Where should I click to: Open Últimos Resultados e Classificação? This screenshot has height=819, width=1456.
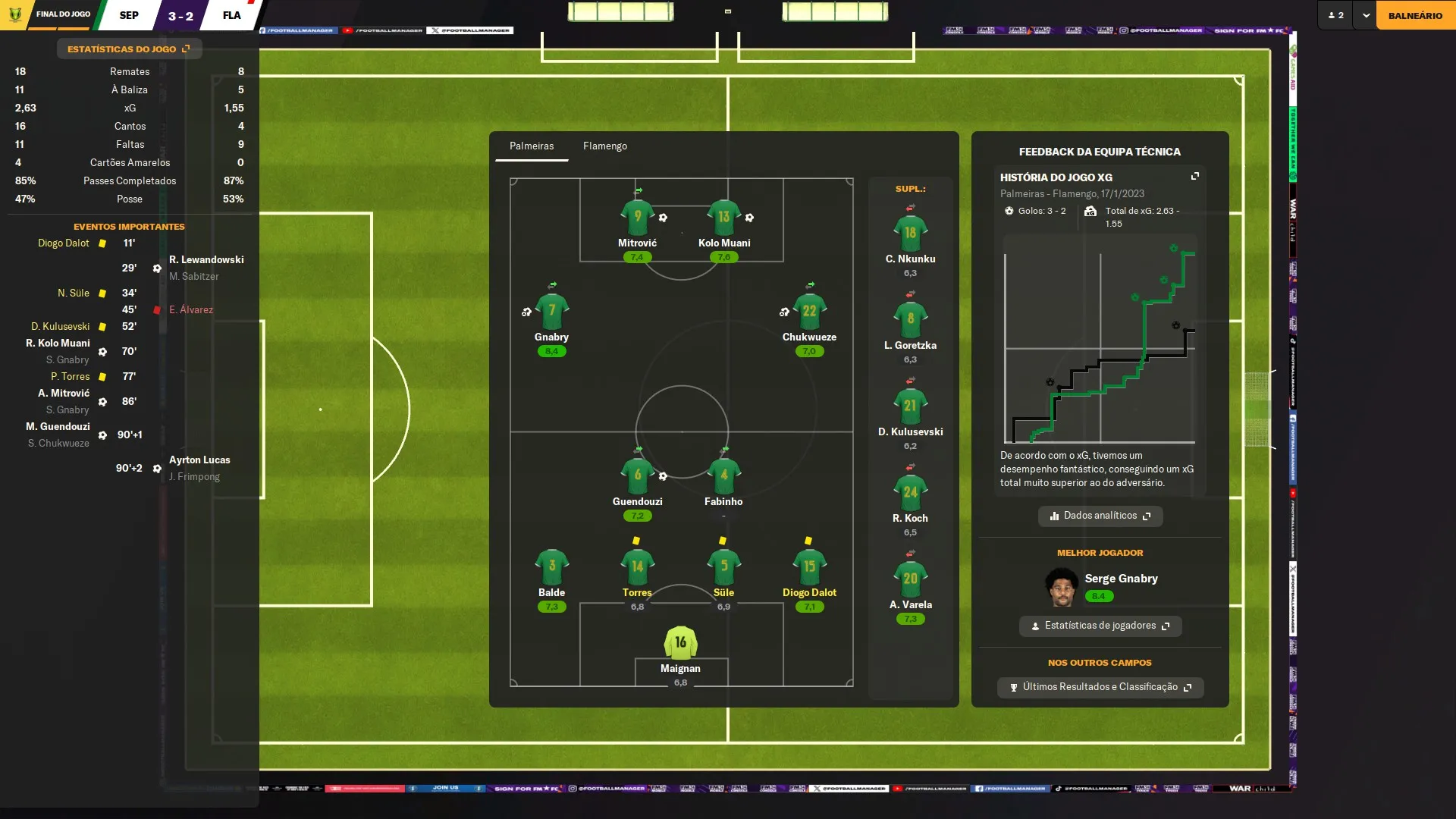pos(1100,687)
